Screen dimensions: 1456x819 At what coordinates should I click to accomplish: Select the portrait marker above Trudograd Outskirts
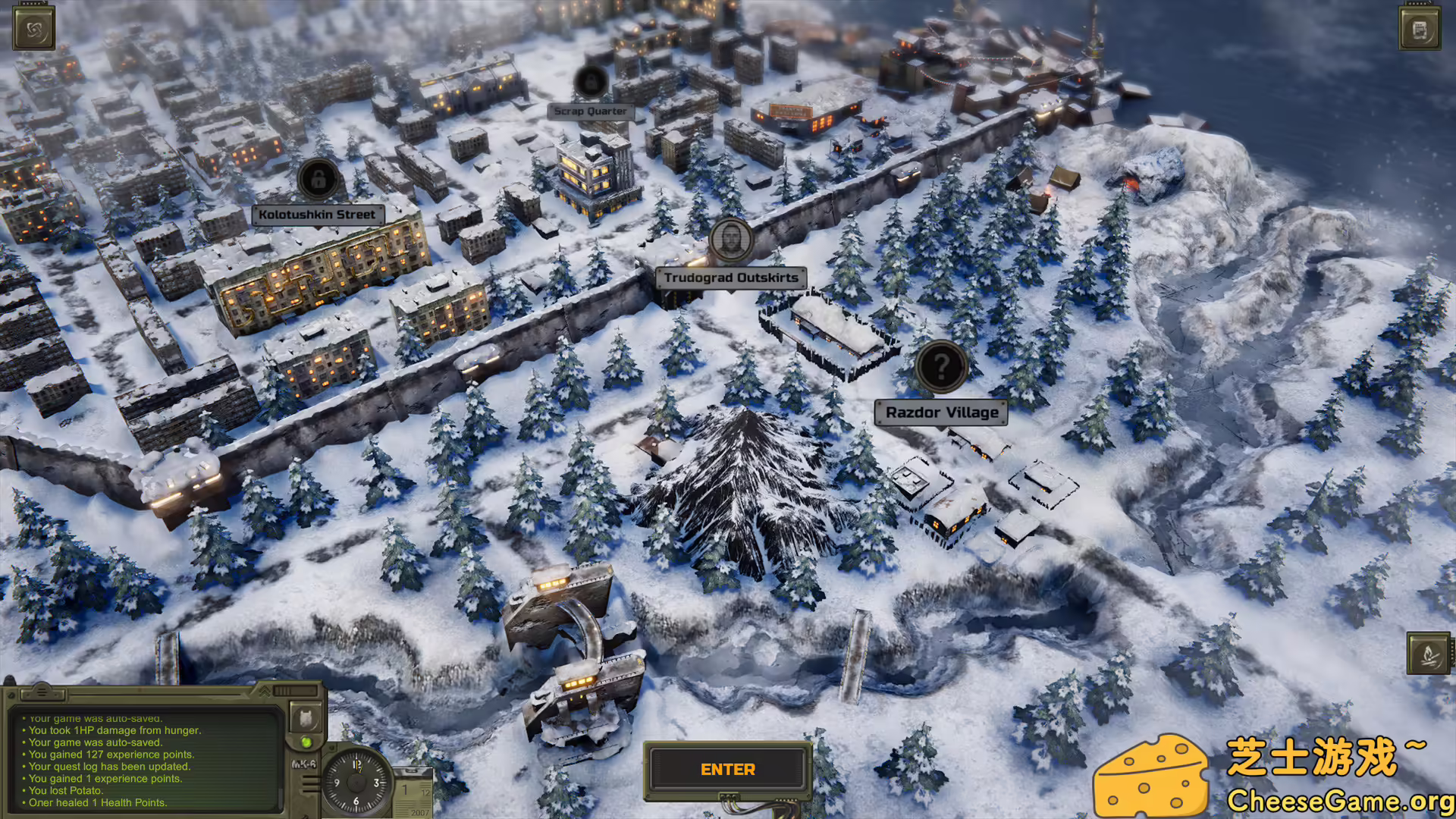tap(730, 241)
